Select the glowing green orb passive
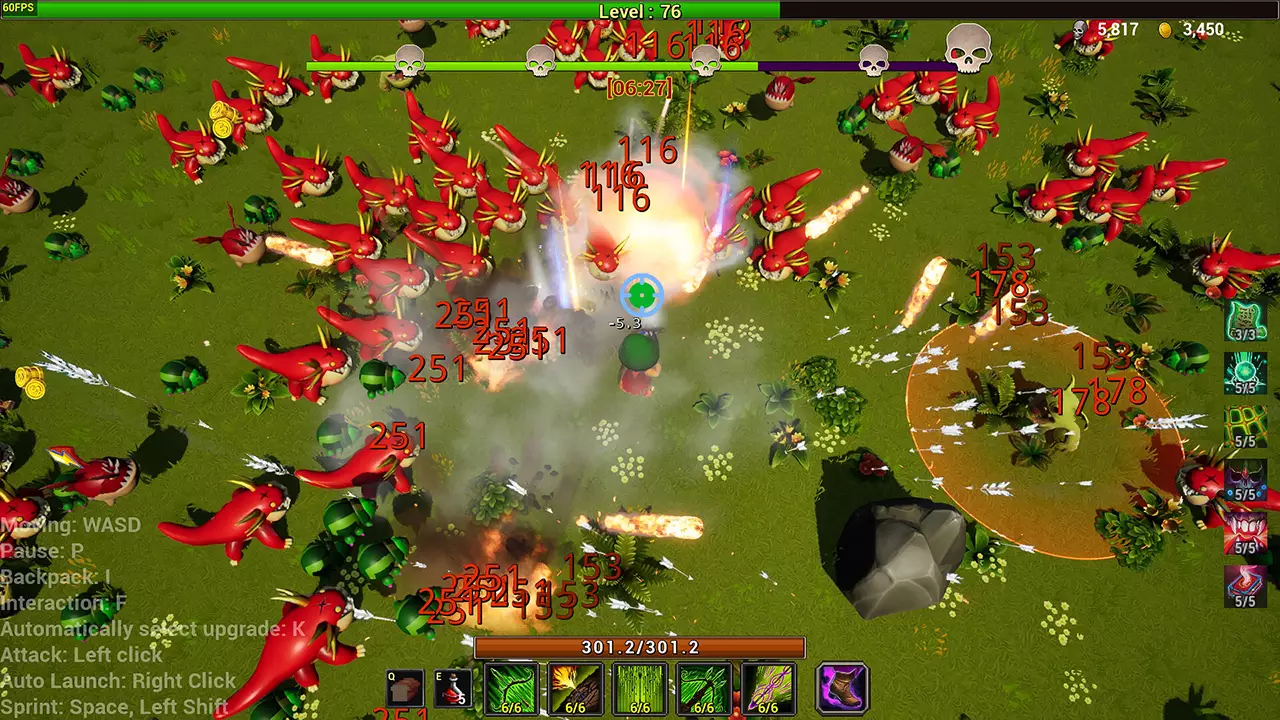Viewport: 1280px width, 720px height. tap(1245, 372)
